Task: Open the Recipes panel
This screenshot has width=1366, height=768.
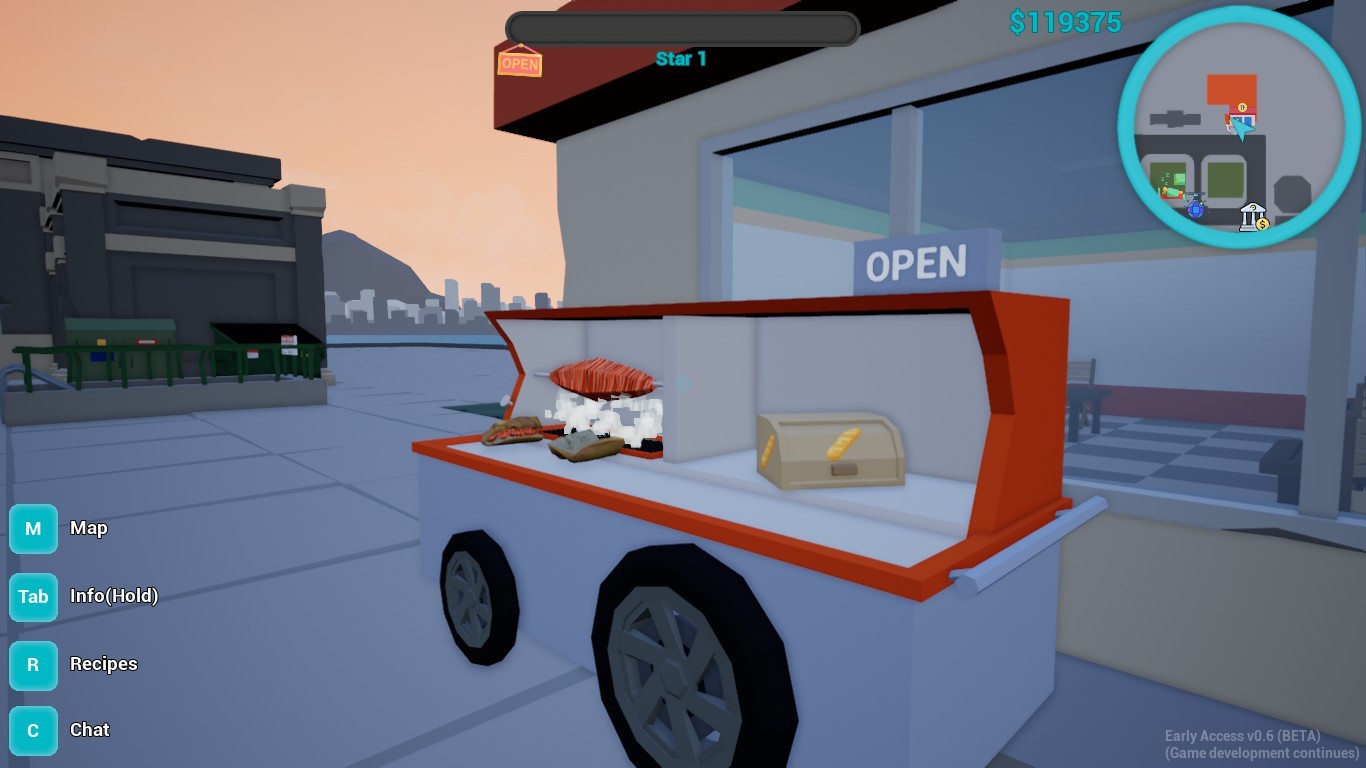Action: 104,664
